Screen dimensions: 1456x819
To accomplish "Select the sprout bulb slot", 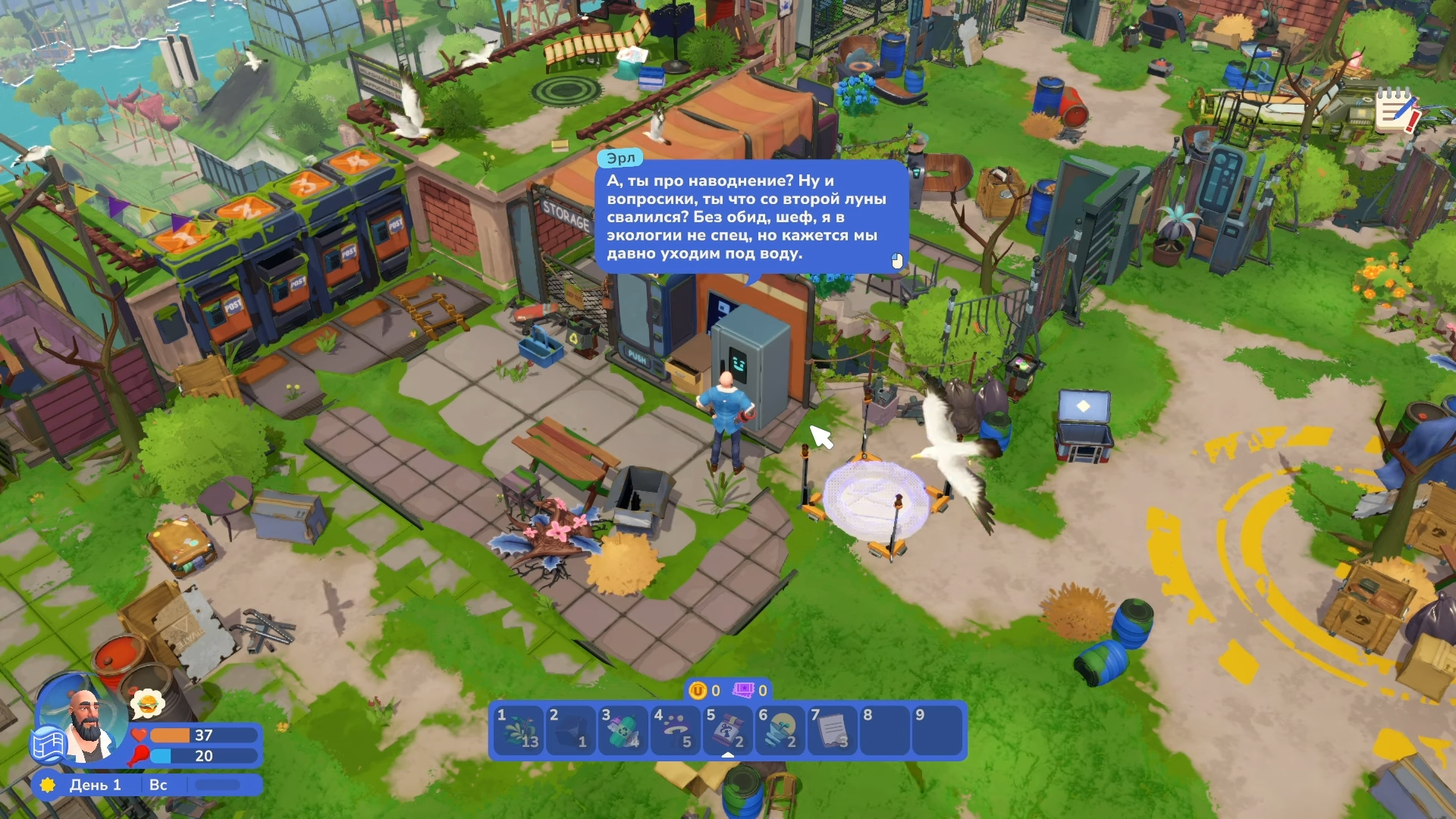I will pos(780,731).
